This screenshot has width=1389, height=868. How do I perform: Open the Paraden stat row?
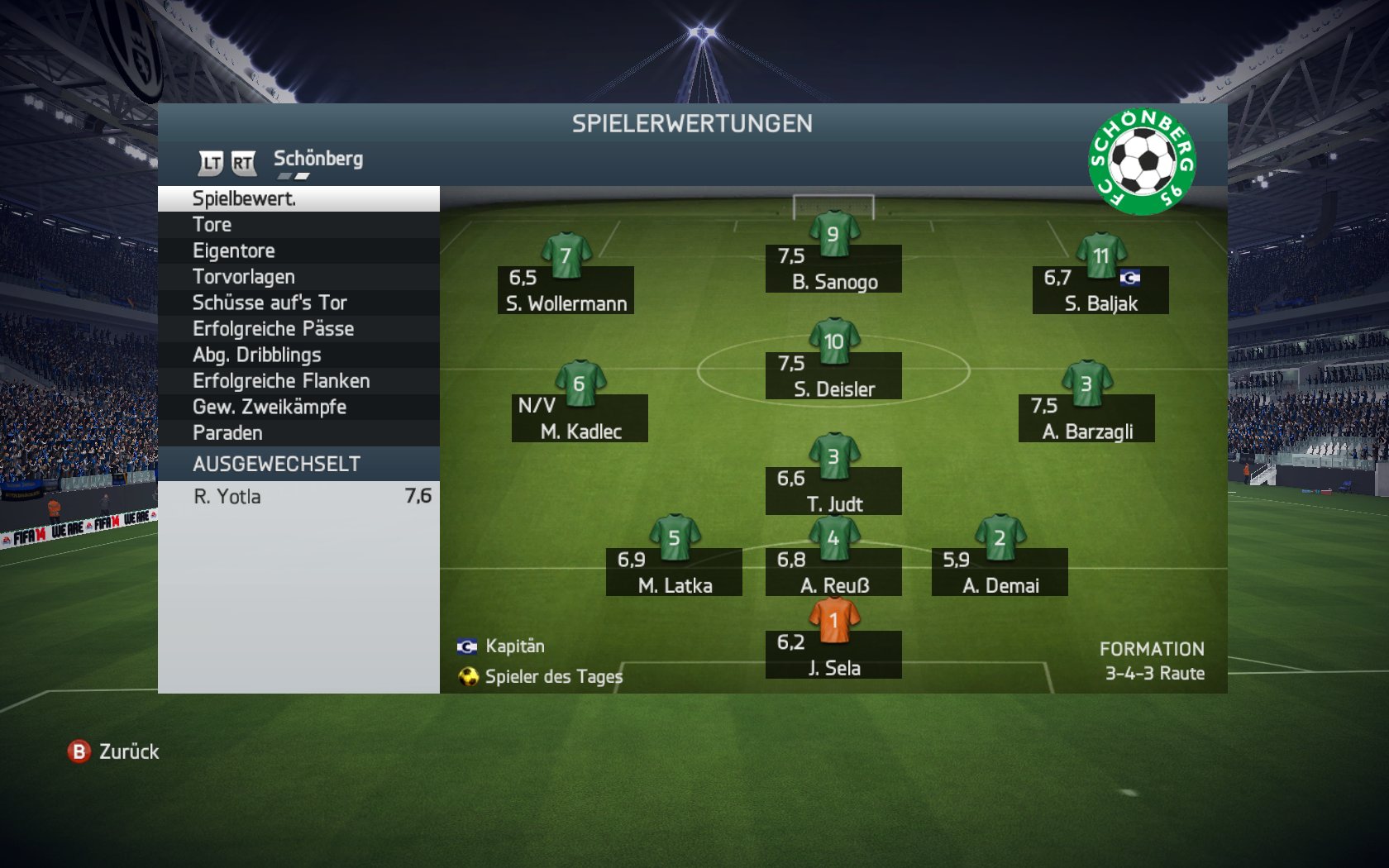pos(298,433)
